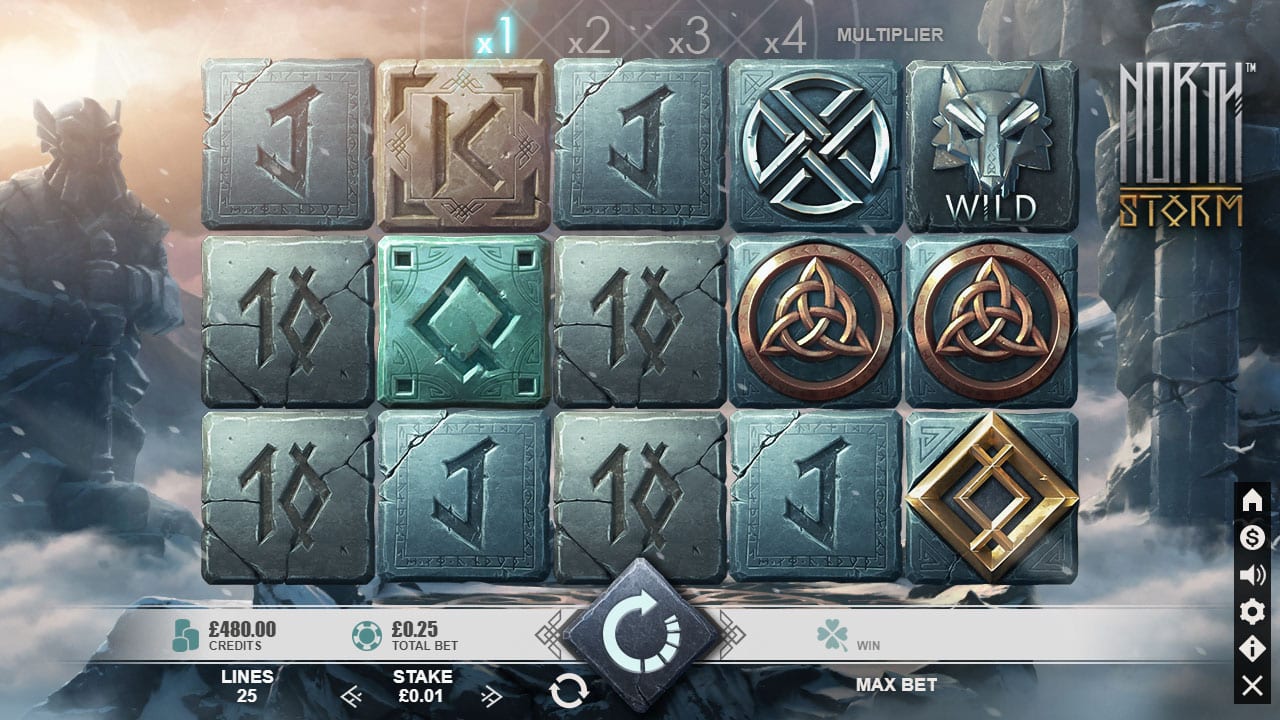Open the gear settings icon
The height and width of the screenshot is (720, 1280).
(x=1252, y=612)
